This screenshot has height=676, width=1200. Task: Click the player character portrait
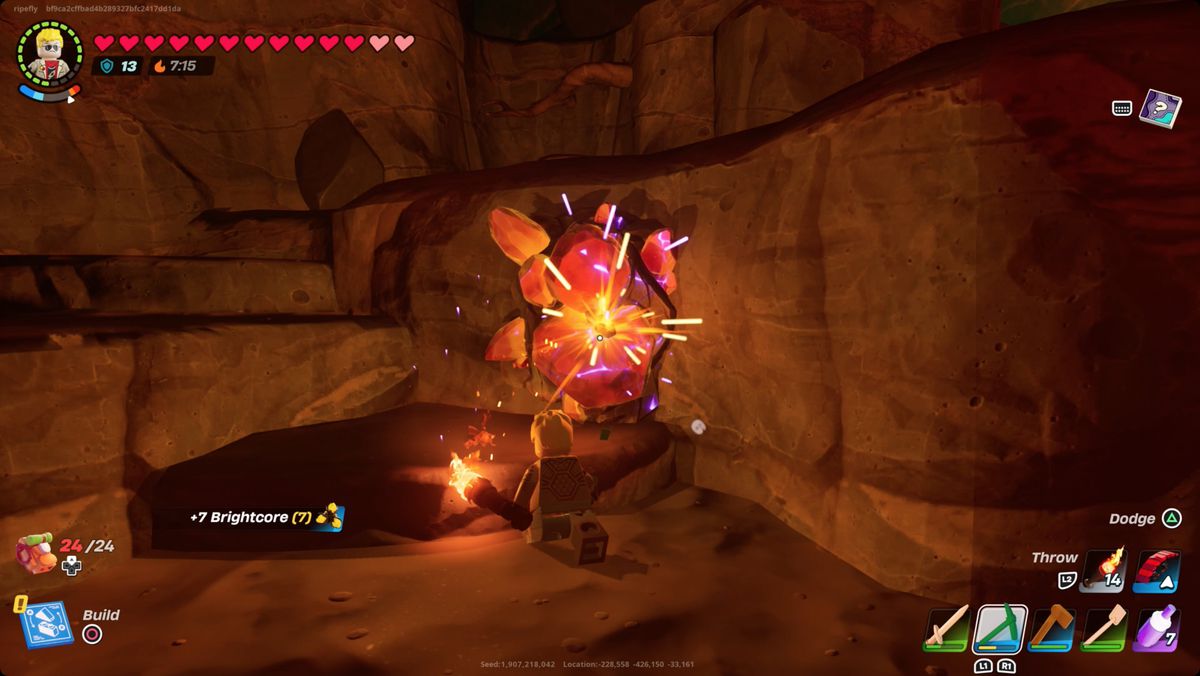[49, 53]
